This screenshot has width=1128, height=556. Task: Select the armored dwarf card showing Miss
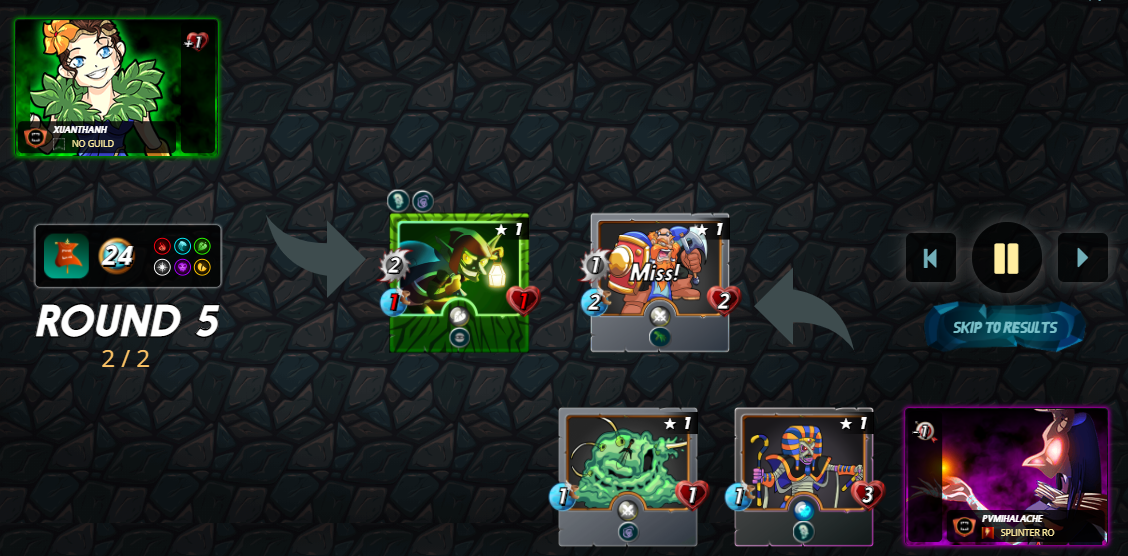pyautogui.click(x=659, y=282)
